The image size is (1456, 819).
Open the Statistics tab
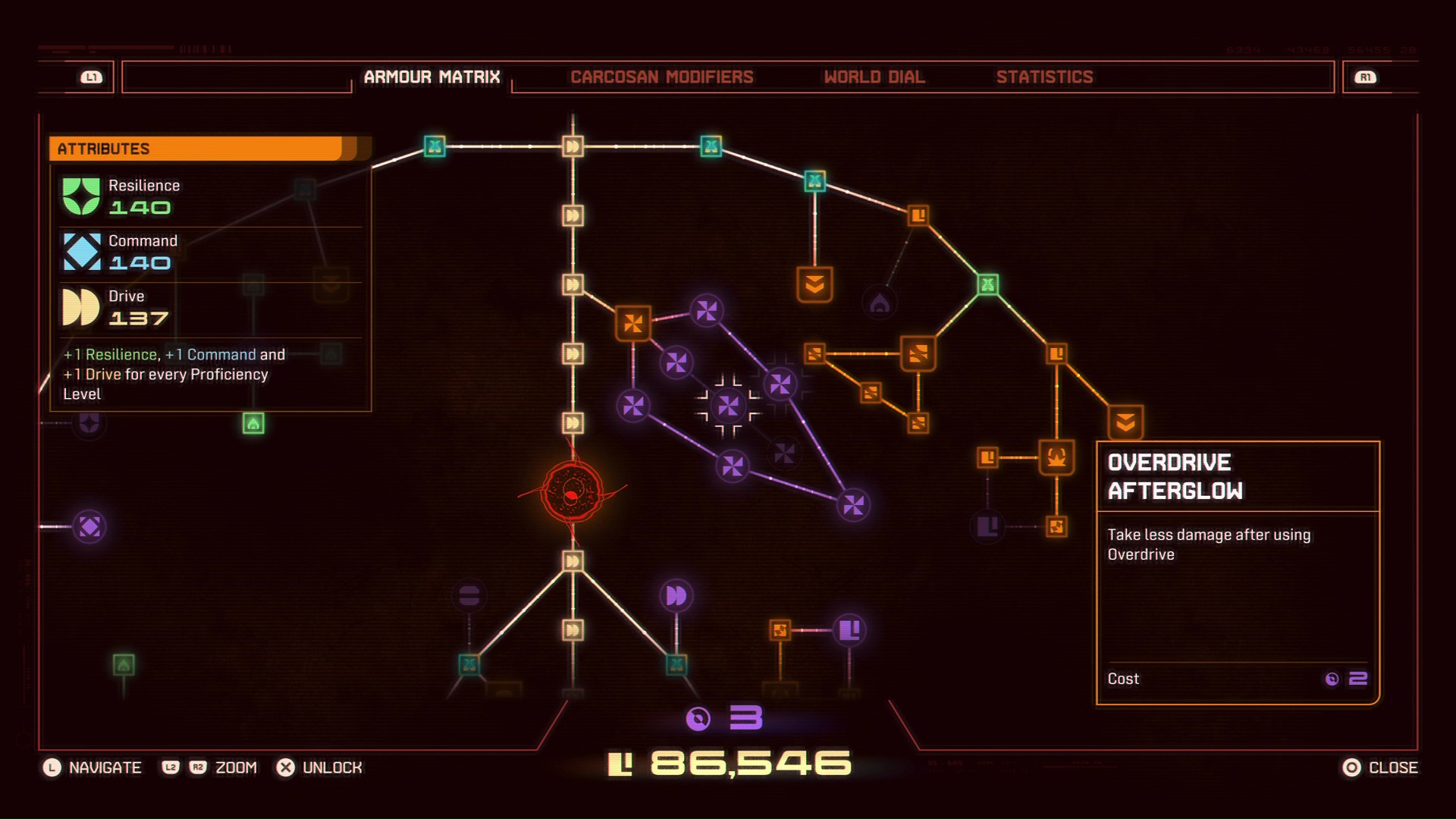(x=1045, y=77)
